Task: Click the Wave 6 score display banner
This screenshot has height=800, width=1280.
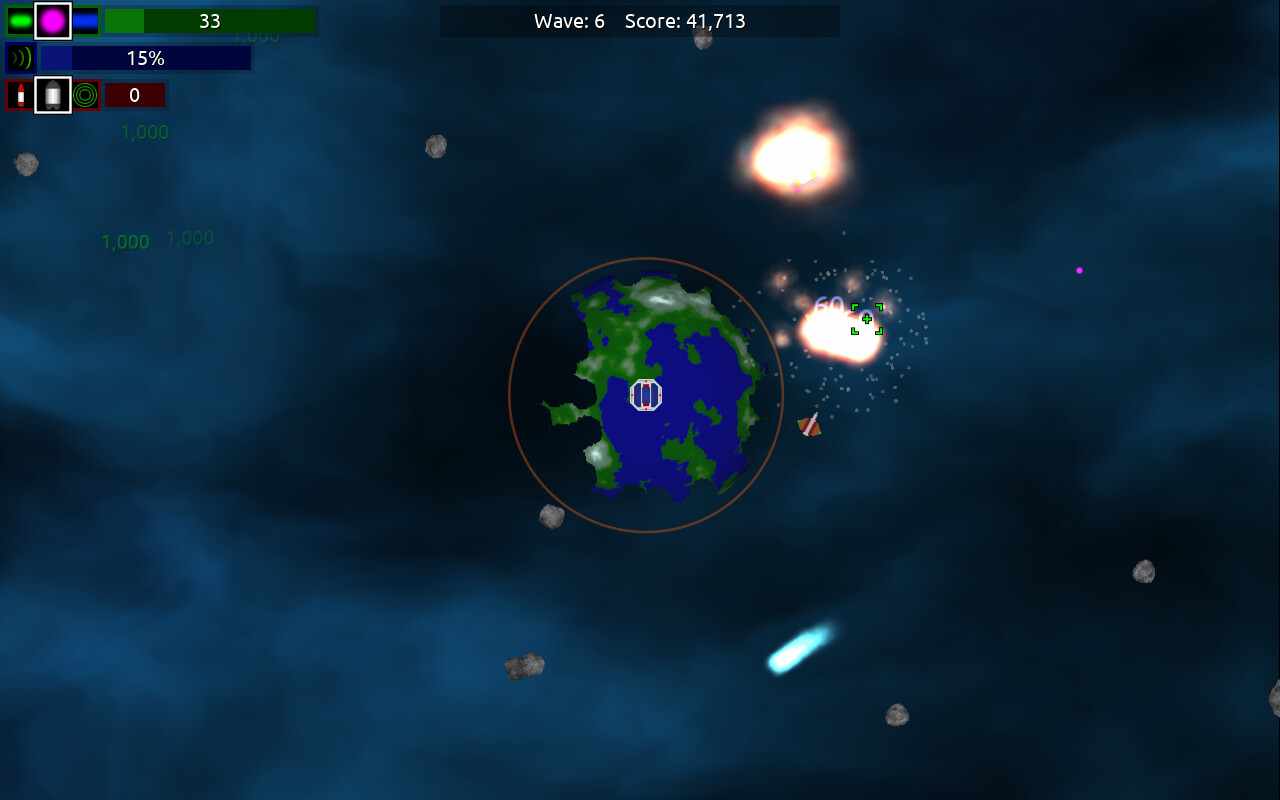Action: pos(640,21)
